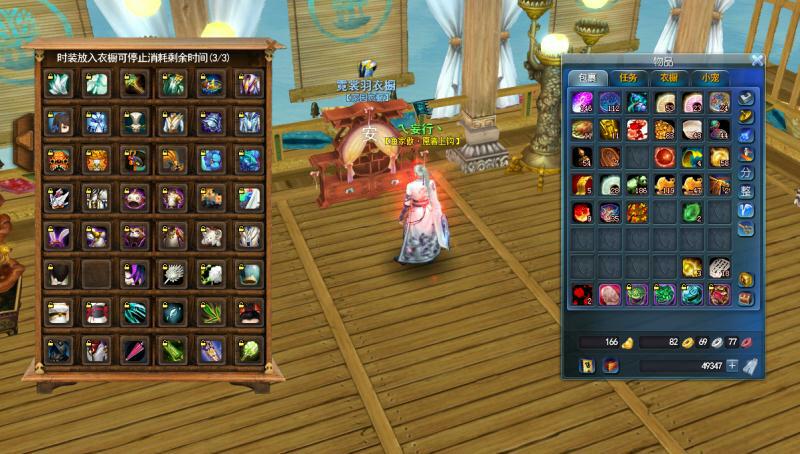Select the white feather fan costume

pos(172,274)
